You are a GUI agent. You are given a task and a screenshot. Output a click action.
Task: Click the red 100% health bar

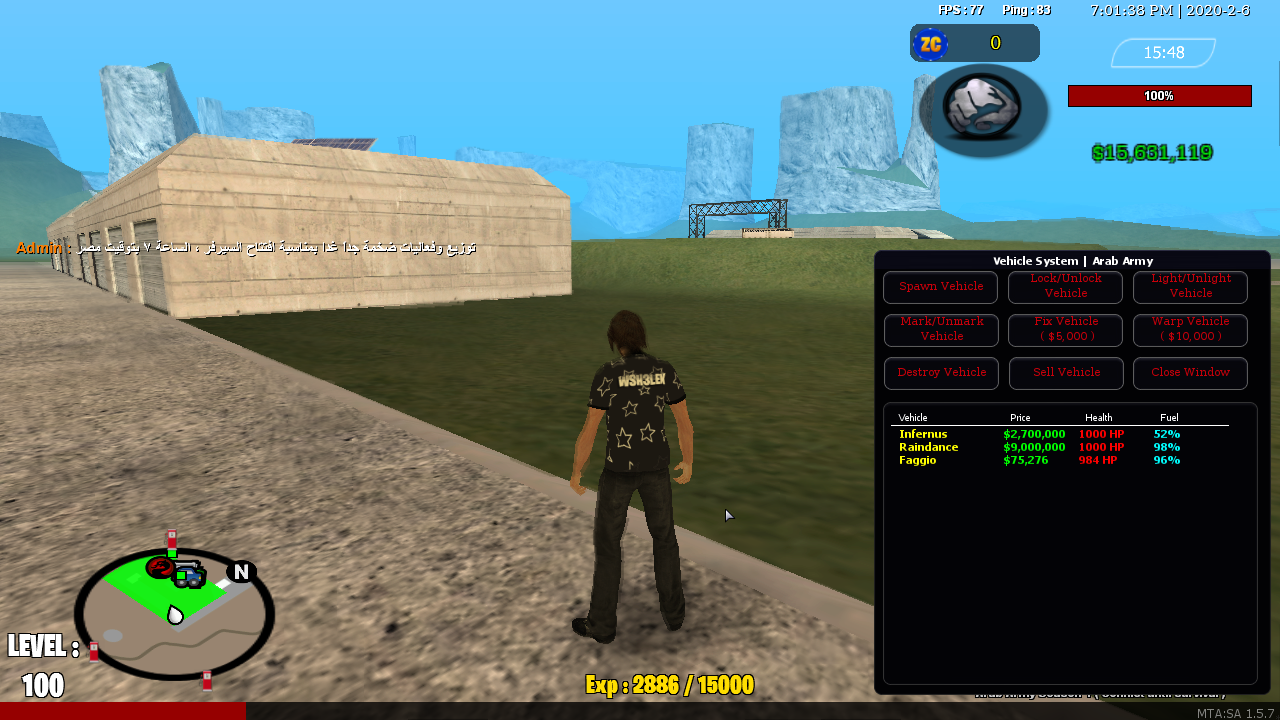(x=1159, y=95)
